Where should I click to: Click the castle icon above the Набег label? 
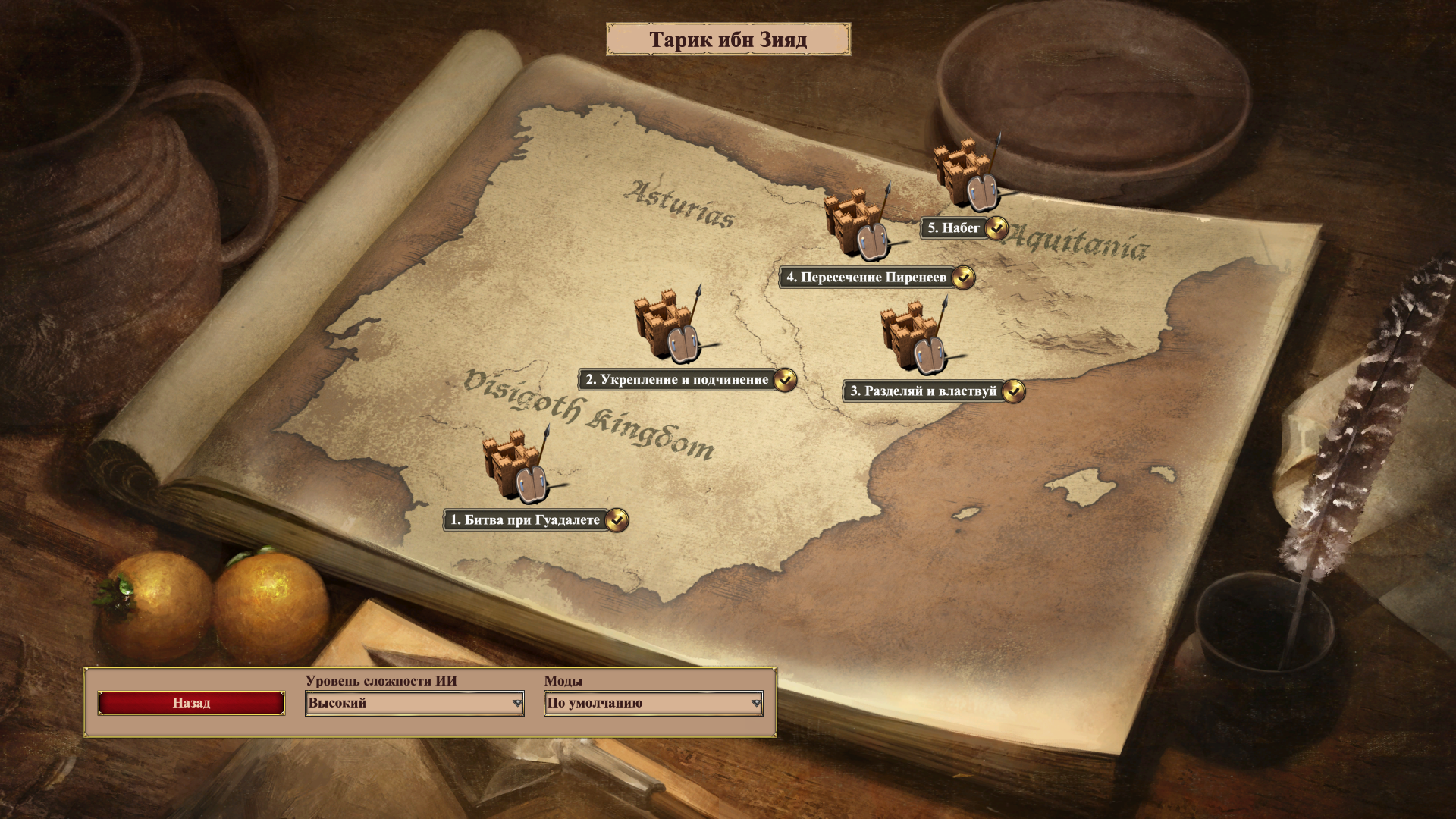(x=966, y=174)
